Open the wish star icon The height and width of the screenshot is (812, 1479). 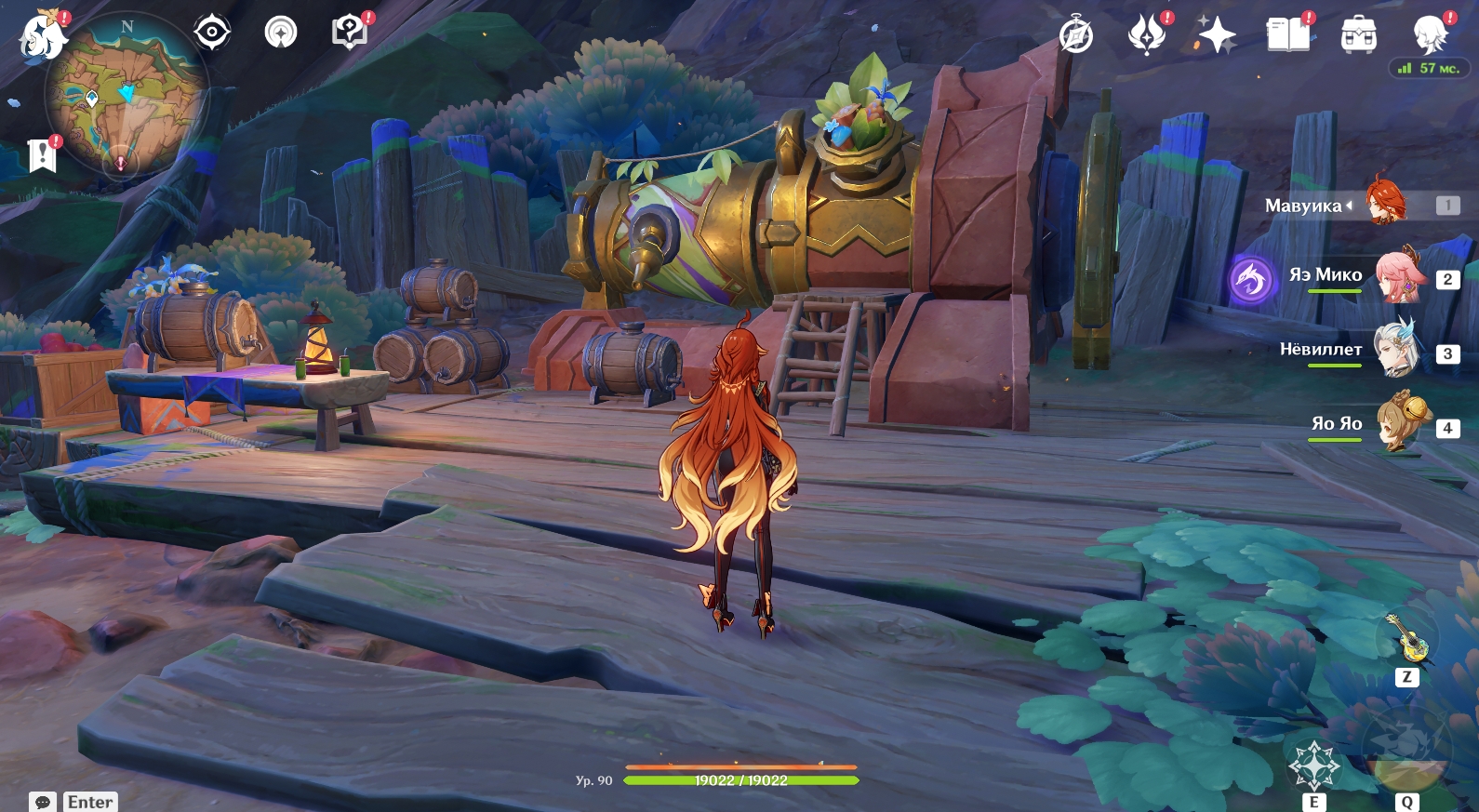coord(1217,35)
